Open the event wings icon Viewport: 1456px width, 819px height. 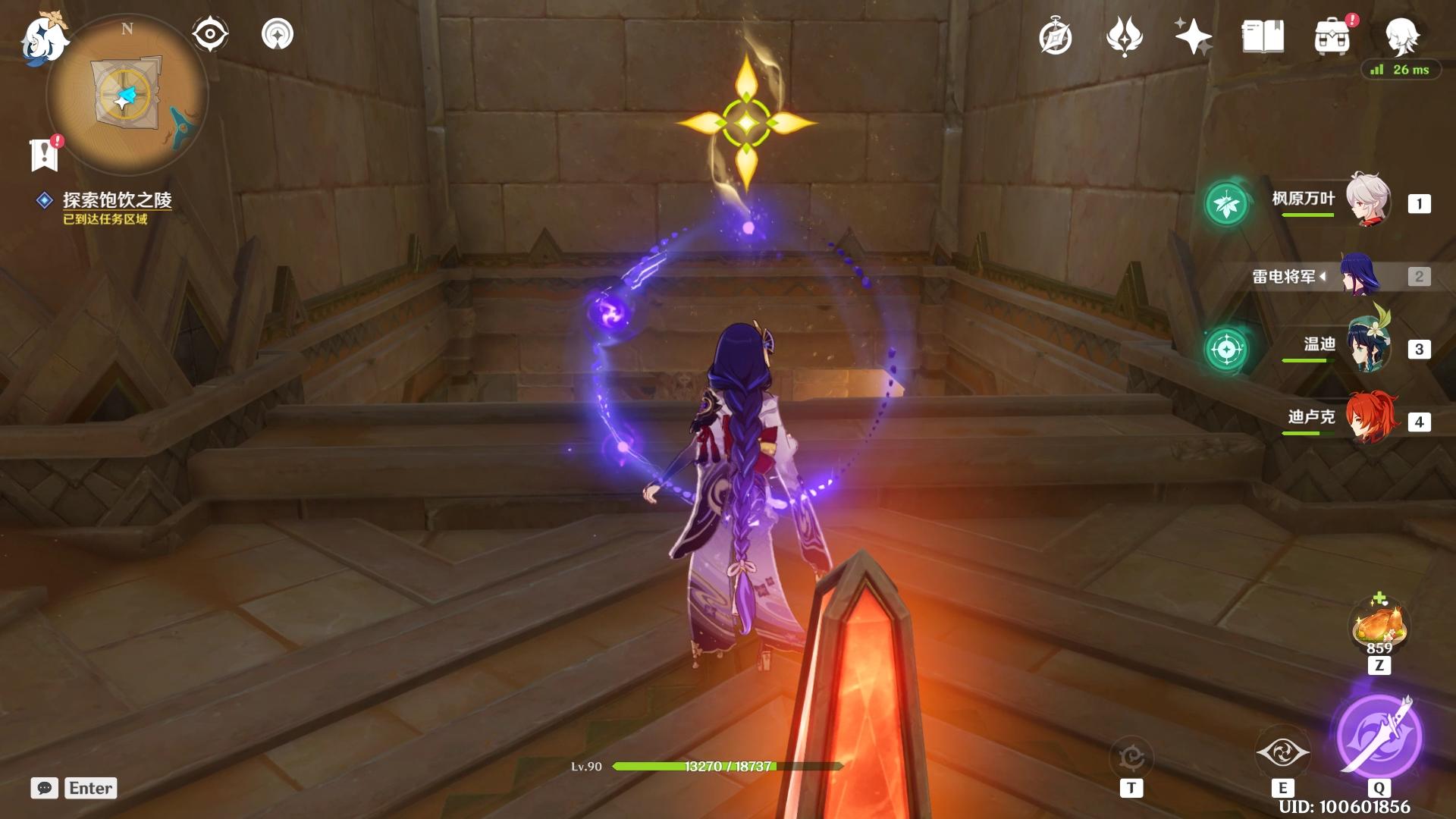coord(1124,36)
